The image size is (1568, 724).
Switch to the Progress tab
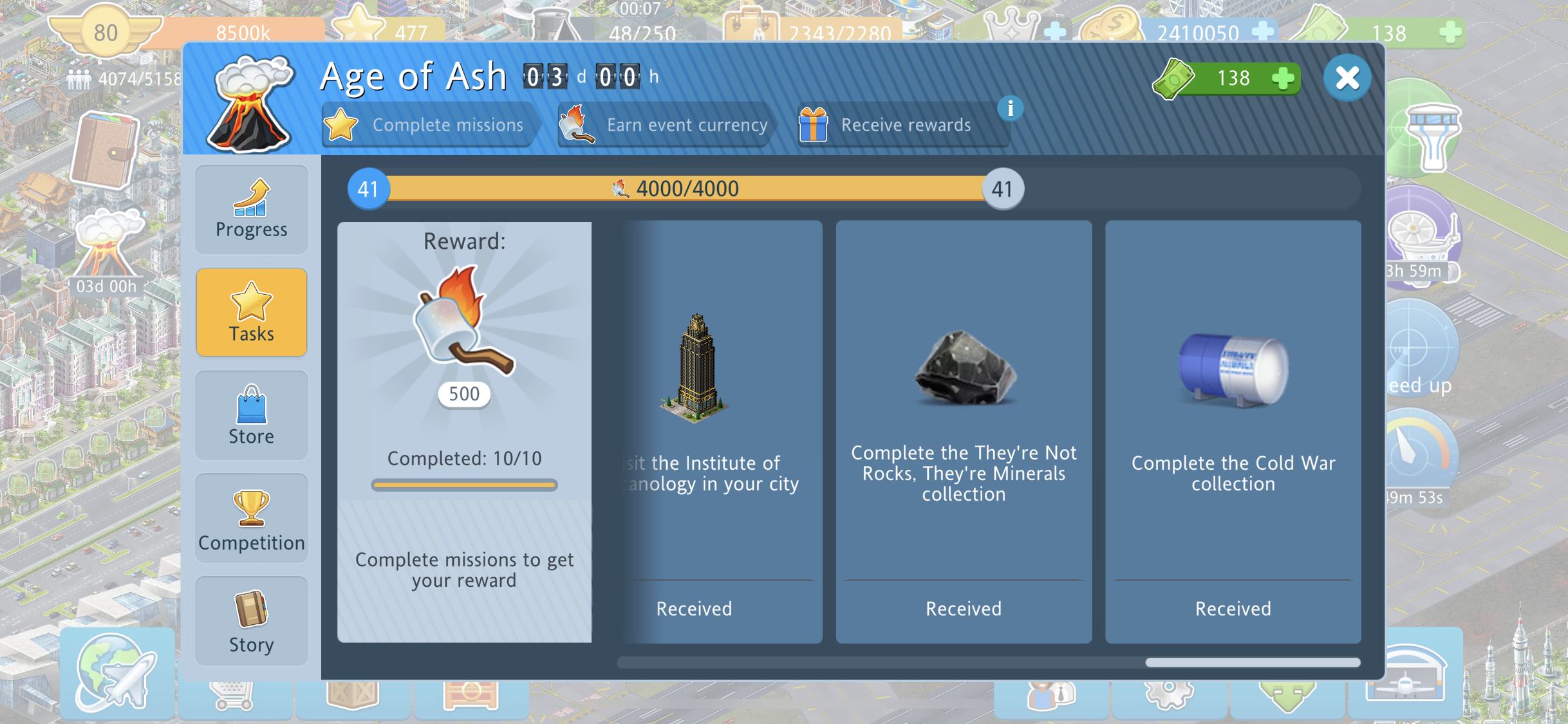coord(251,210)
